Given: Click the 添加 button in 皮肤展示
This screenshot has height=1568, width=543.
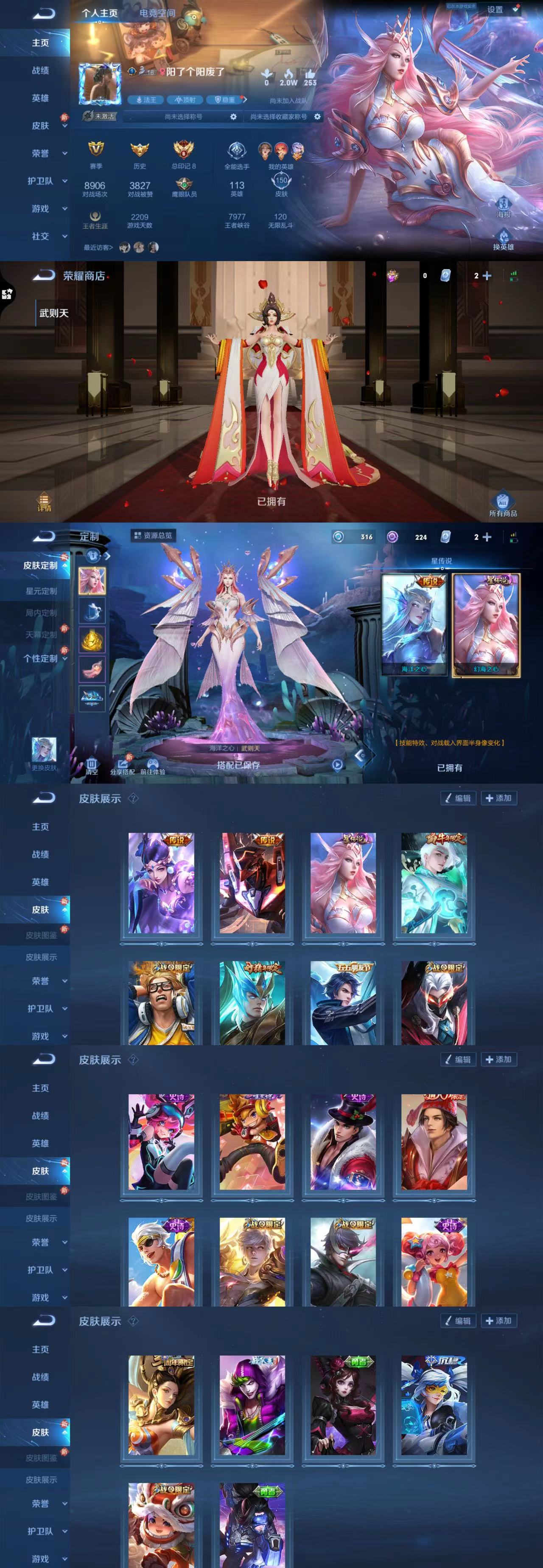Looking at the screenshot, I should coord(499,798).
